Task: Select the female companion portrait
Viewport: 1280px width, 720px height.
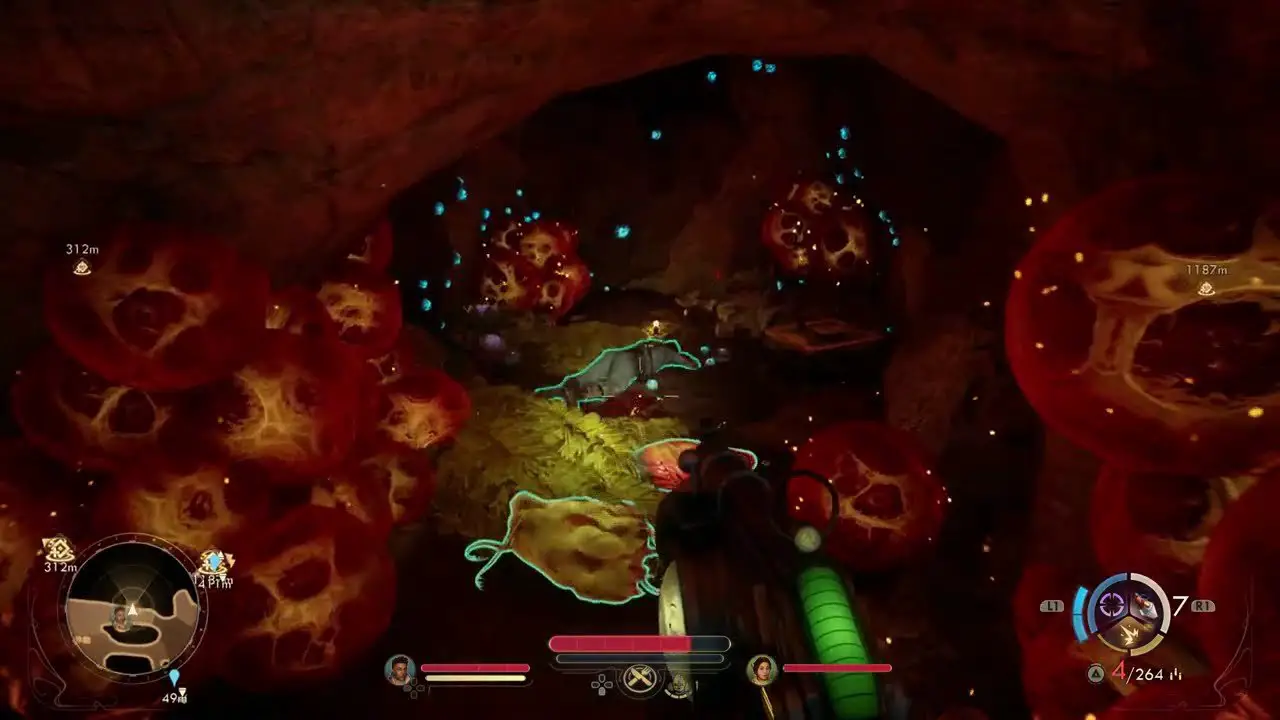Action: [762, 669]
